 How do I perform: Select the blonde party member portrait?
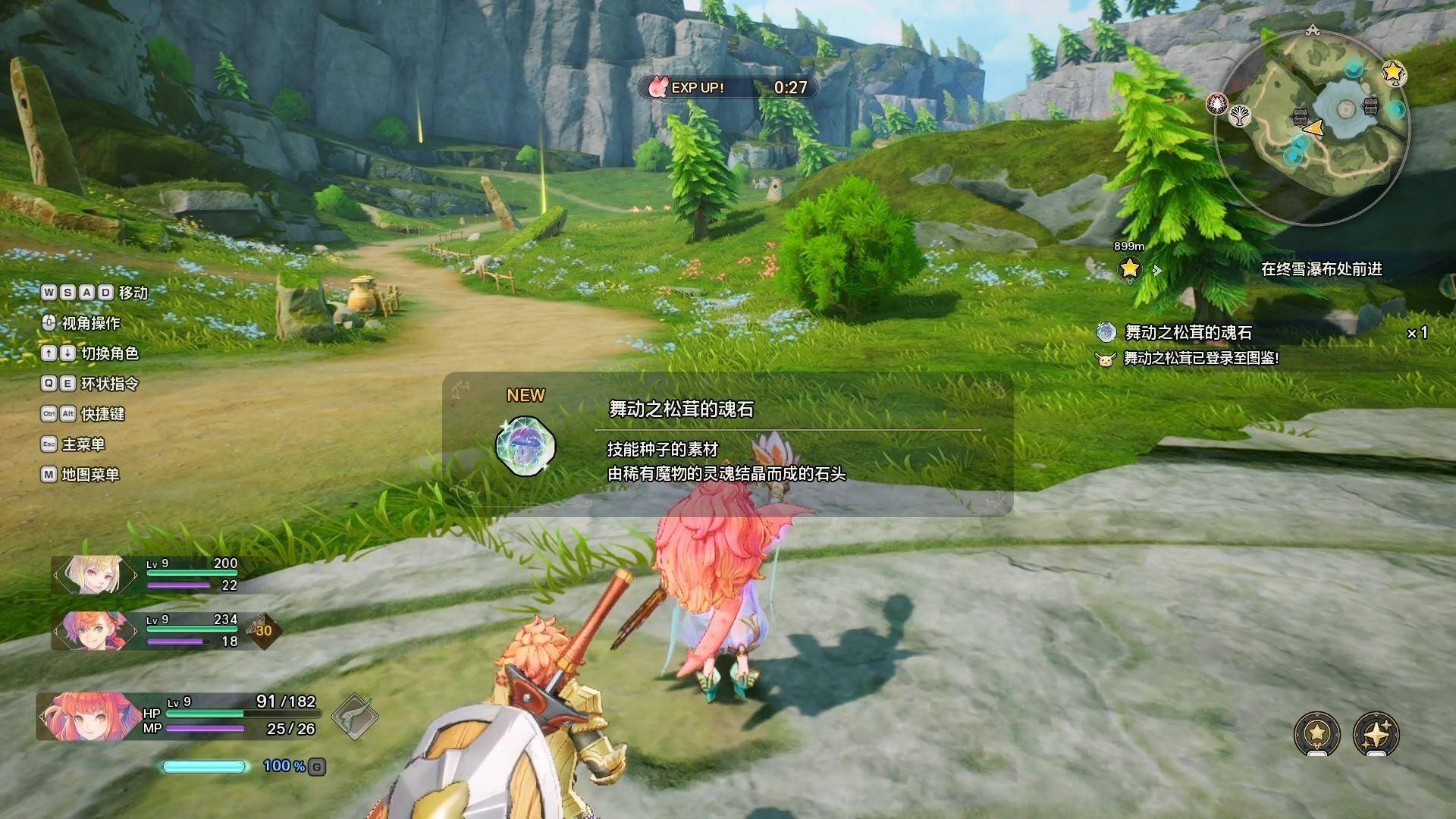click(94, 575)
